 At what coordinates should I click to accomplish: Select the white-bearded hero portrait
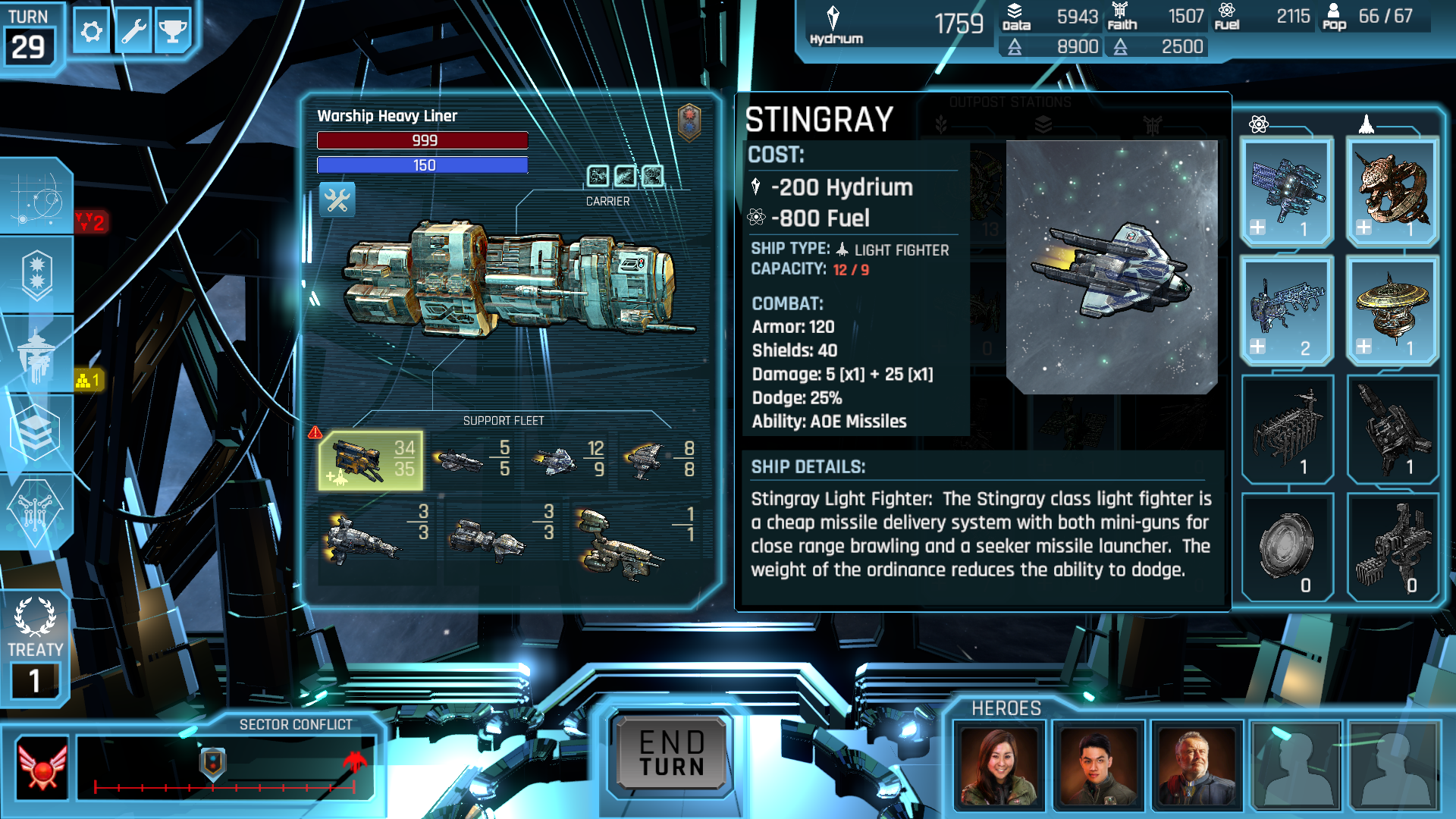click(1197, 766)
